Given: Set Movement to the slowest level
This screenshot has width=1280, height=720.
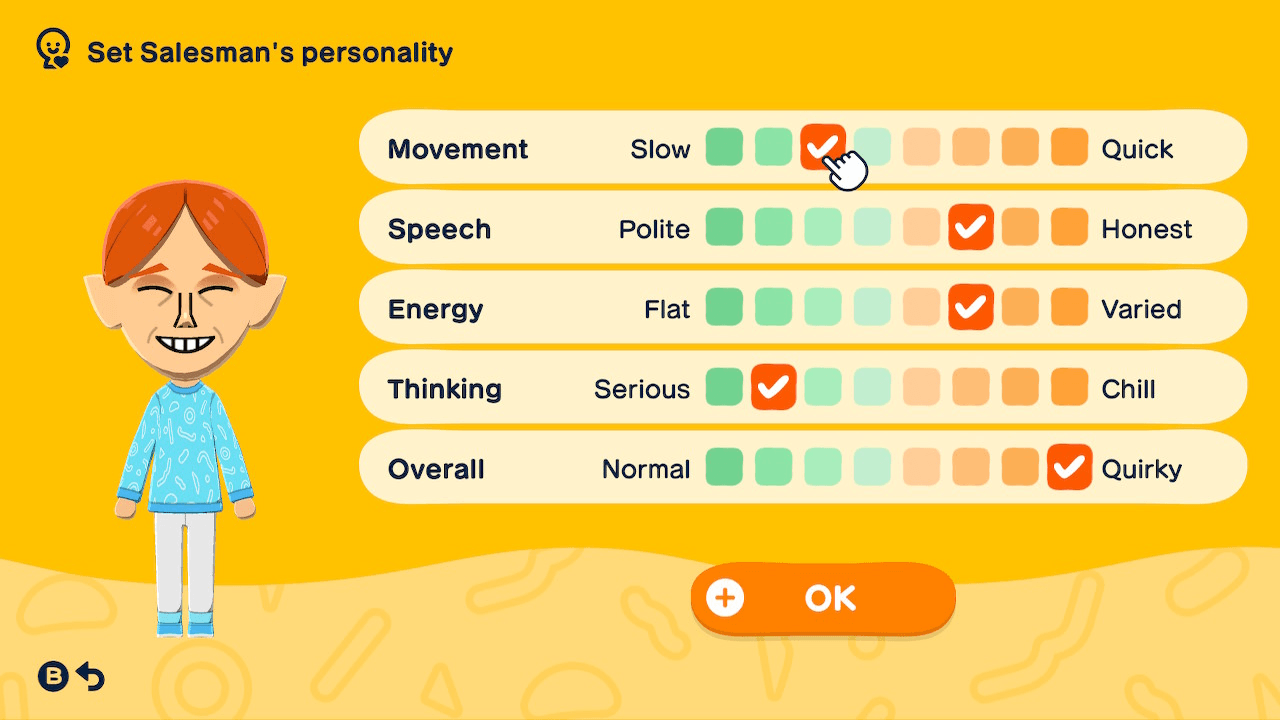Looking at the screenshot, I should 724,148.
